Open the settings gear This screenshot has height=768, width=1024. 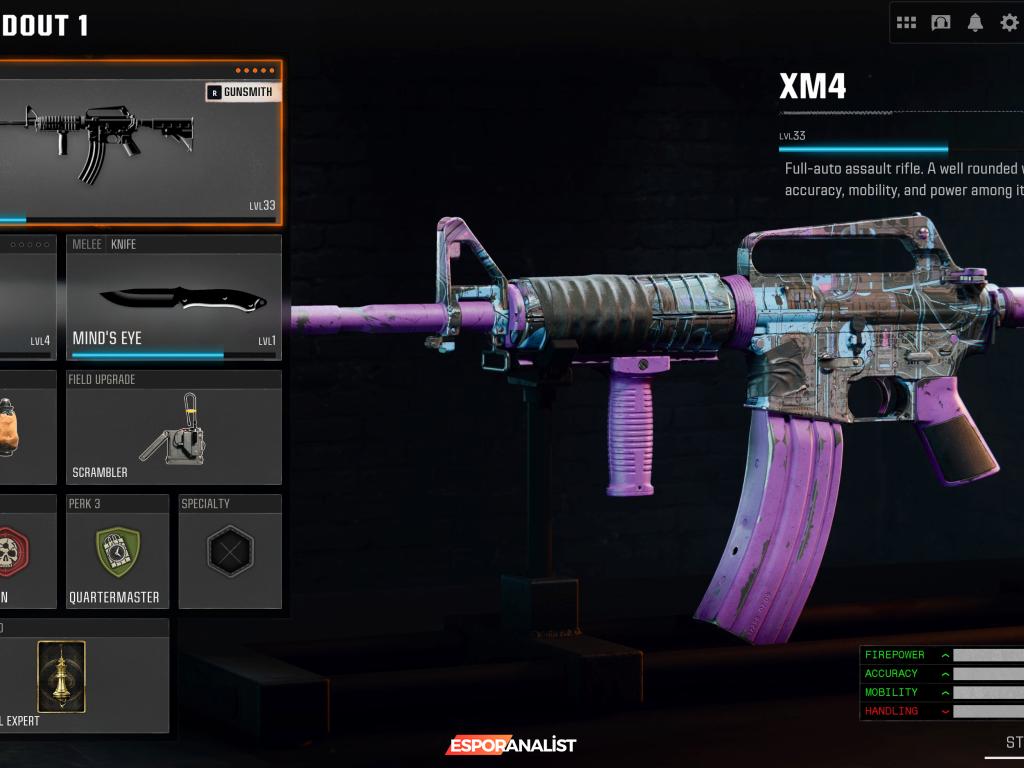coord(1009,22)
